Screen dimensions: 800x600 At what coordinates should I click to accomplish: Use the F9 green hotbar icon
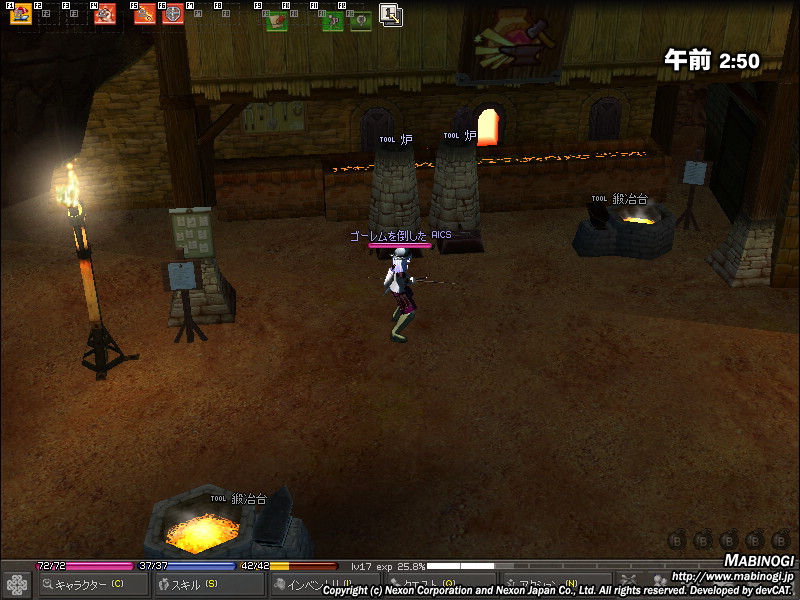coord(277,20)
